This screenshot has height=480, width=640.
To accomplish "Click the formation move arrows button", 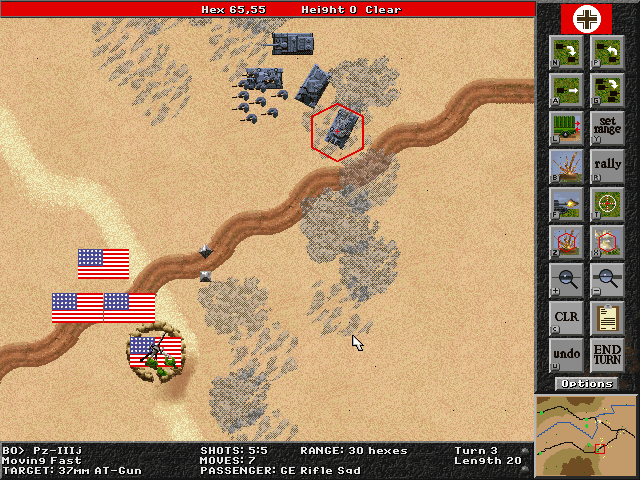I will pyautogui.click(x=606, y=89).
